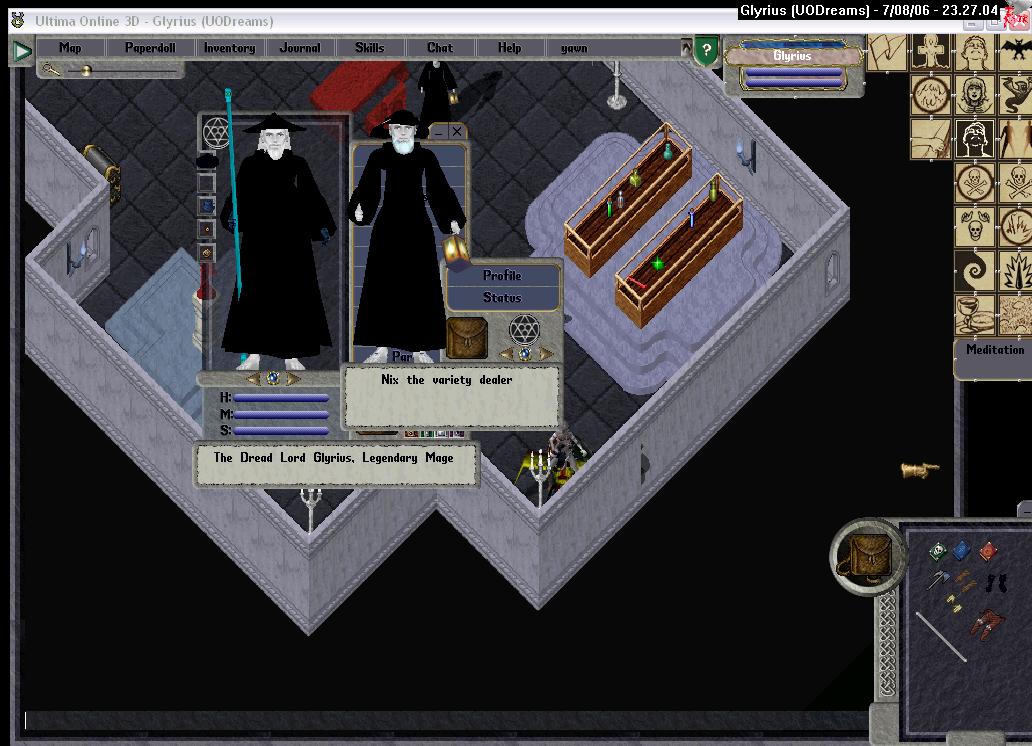Trigger the yawn macro button
1032x746 pixels.
pos(574,48)
